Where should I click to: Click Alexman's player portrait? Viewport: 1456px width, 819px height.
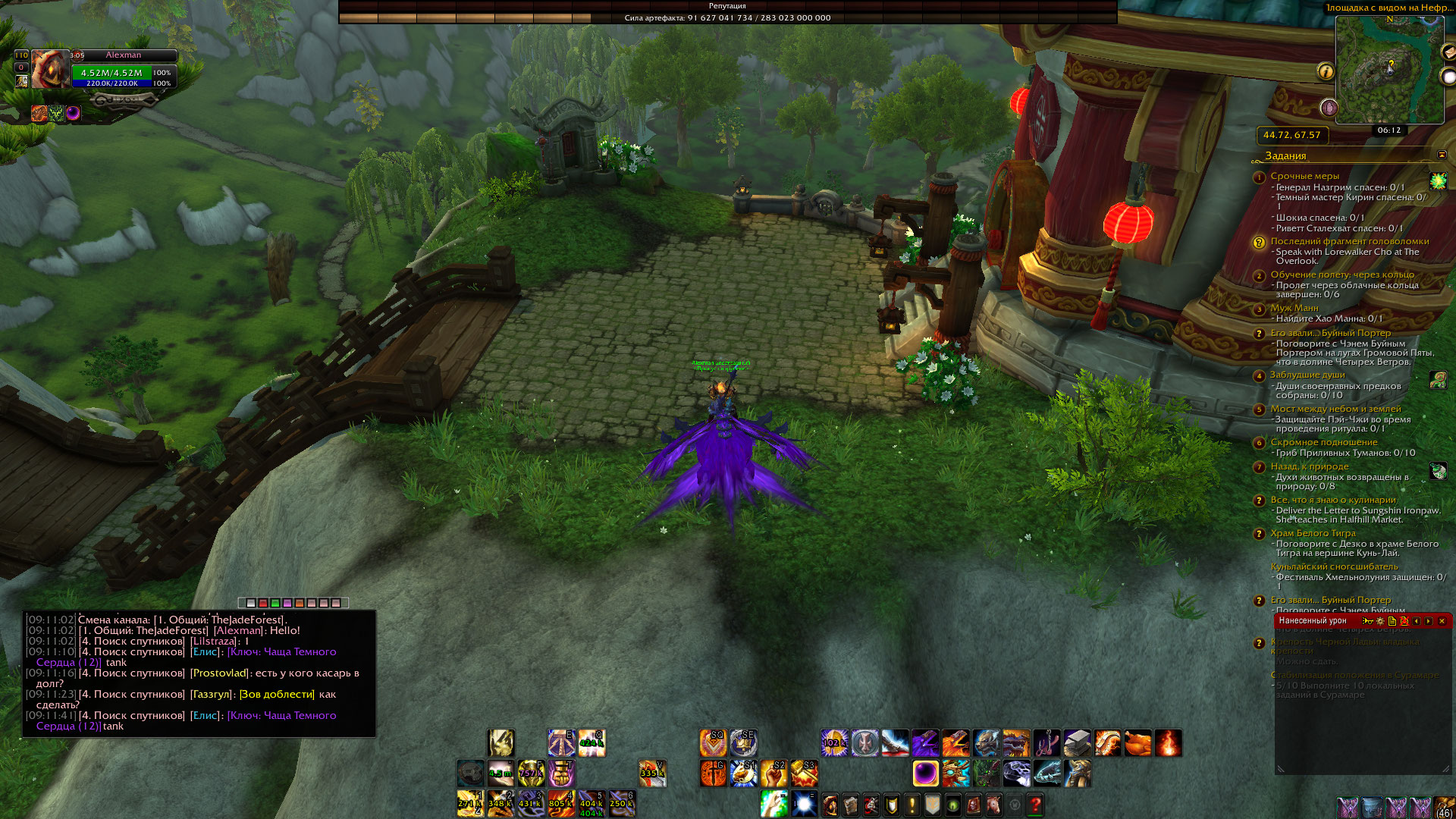(x=49, y=70)
